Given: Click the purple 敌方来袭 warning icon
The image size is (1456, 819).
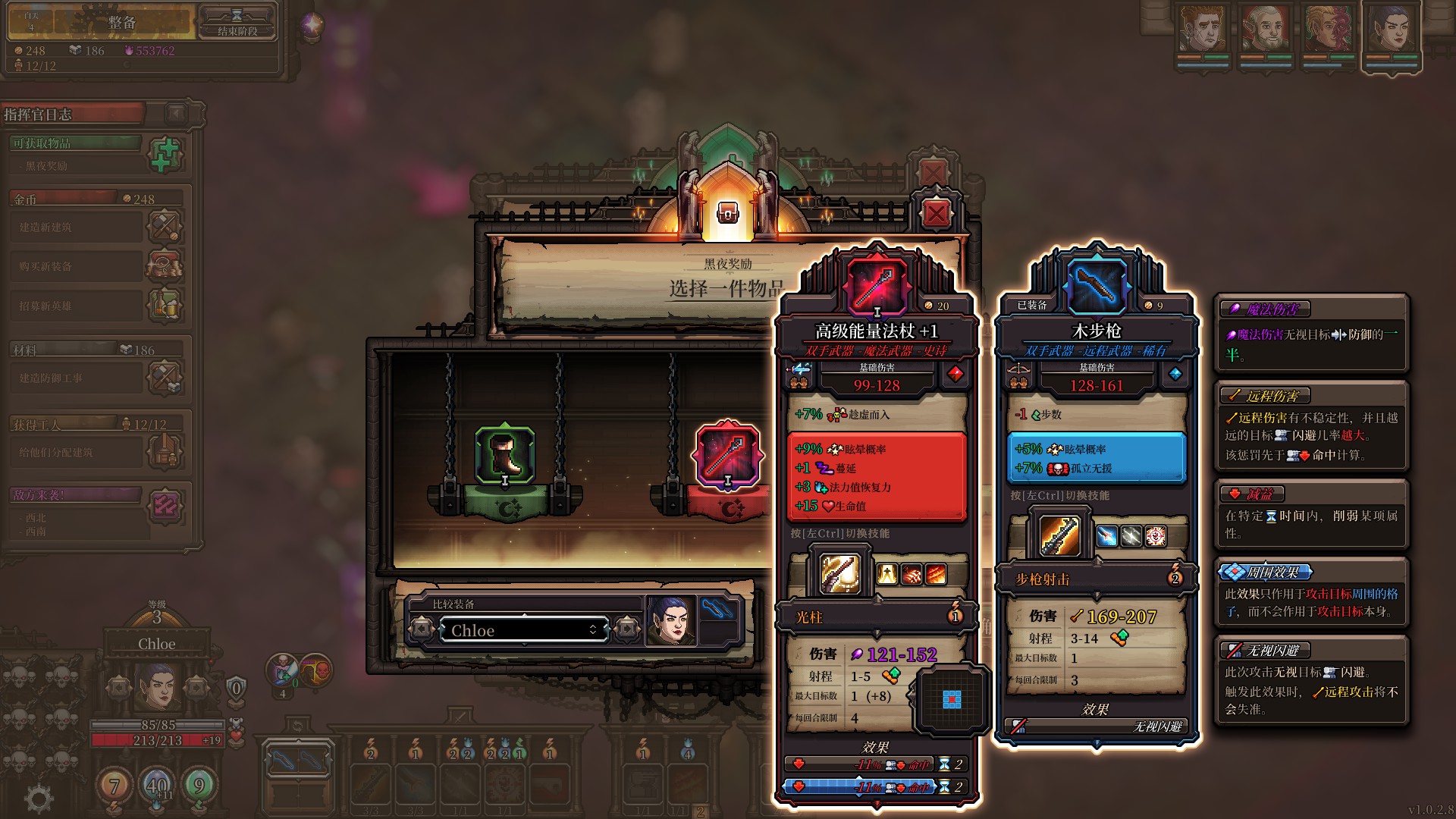Looking at the screenshot, I should [165, 507].
